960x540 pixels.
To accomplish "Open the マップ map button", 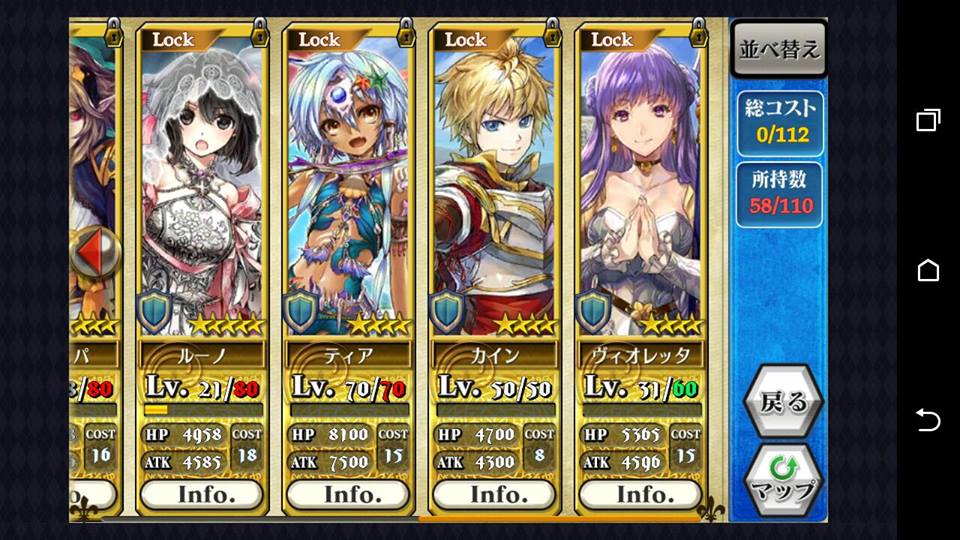I will click(x=782, y=480).
